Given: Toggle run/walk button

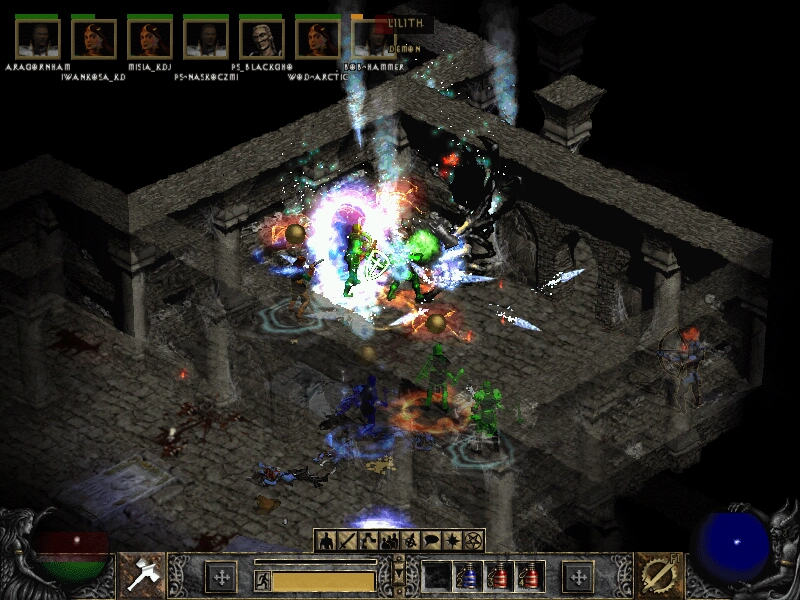Looking at the screenshot, I should tap(261, 578).
